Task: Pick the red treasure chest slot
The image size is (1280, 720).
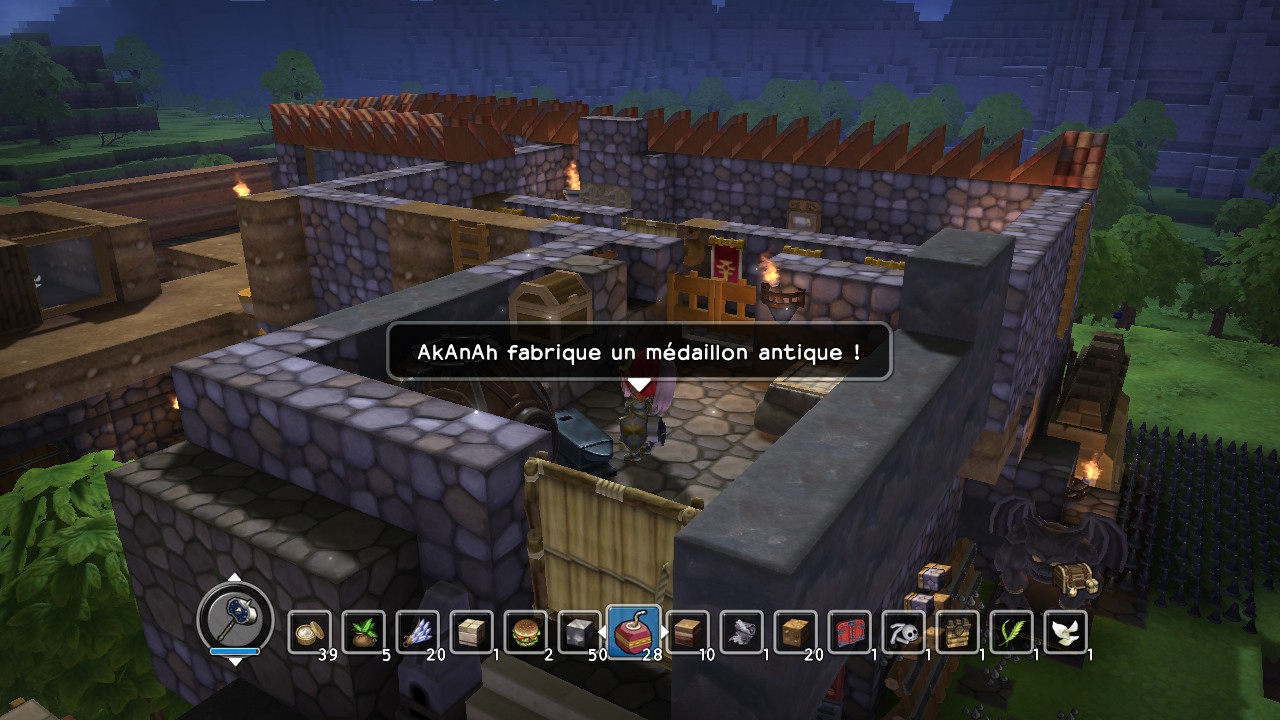Action: [x=849, y=632]
